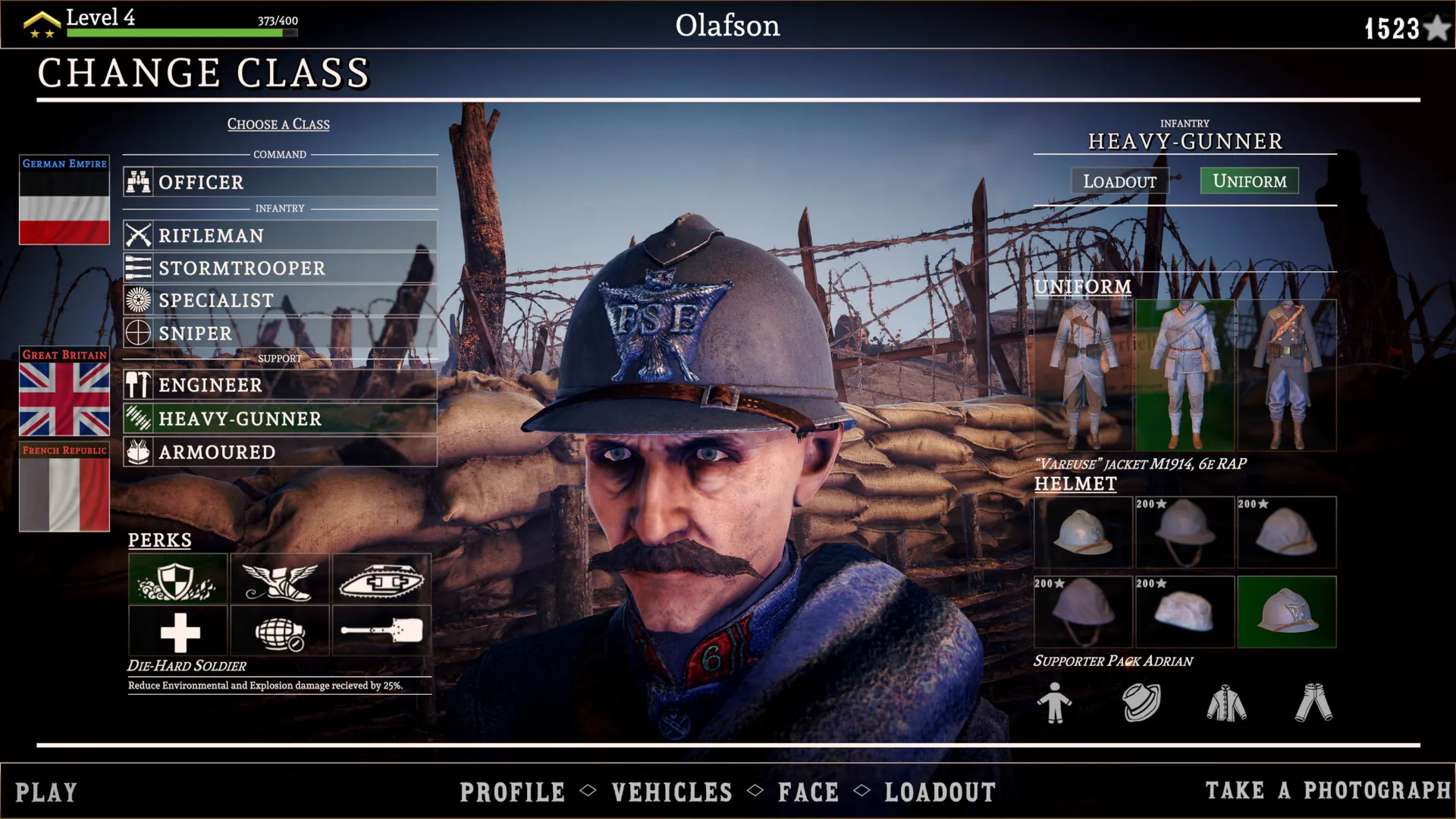Pick the grenade perk icon

pyautogui.click(x=280, y=631)
